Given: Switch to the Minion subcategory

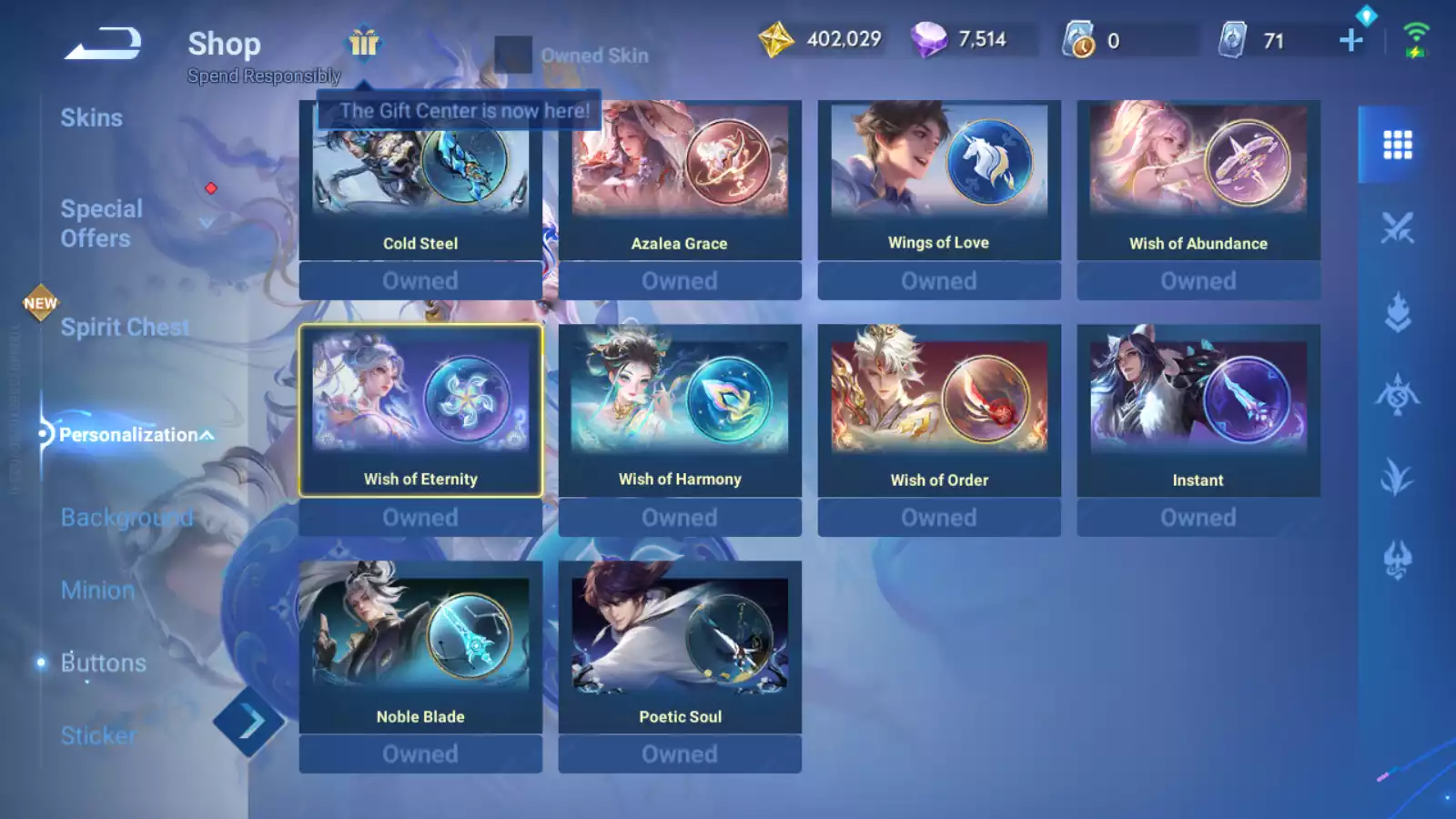Looking at the screenshot, I should click(97, 591).
